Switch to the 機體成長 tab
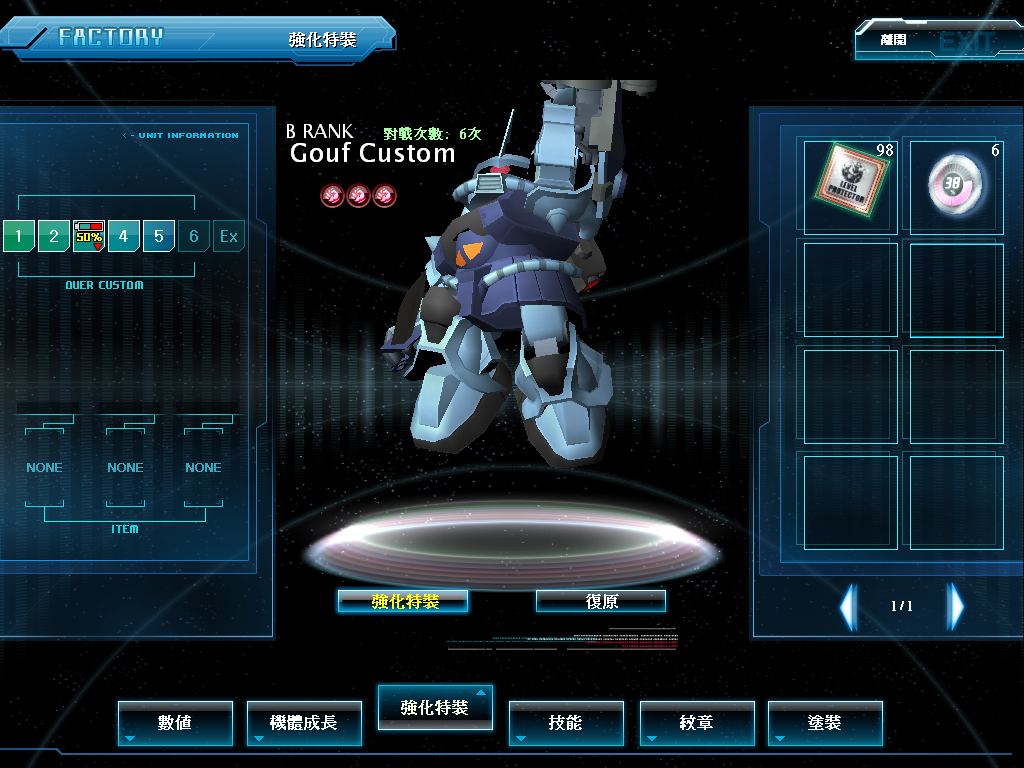The image size is (1024, 768). (x=303, y=722)
